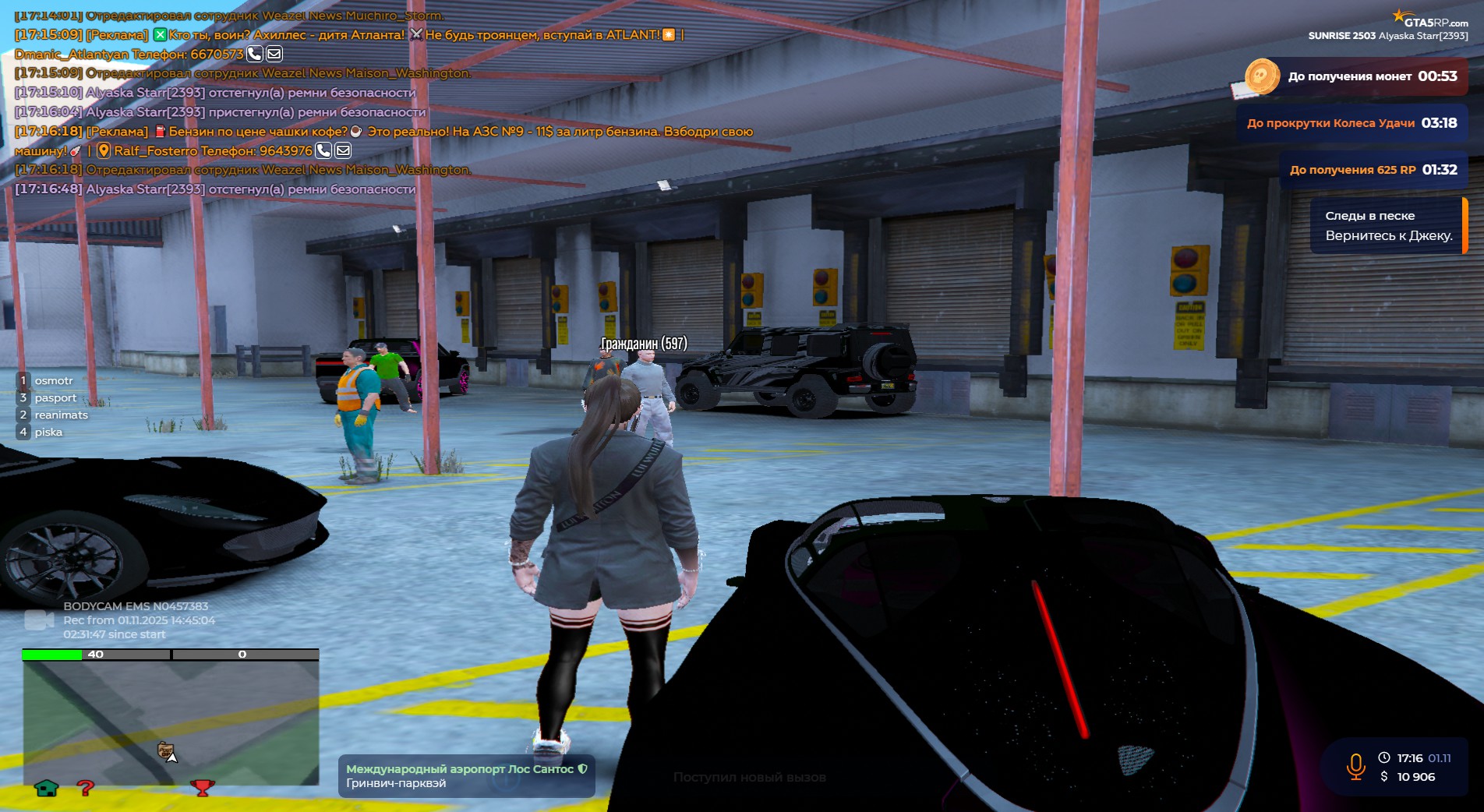Activate the reanimats quick action
This screenshot has height=812, width=1484.
pos(61,415)
